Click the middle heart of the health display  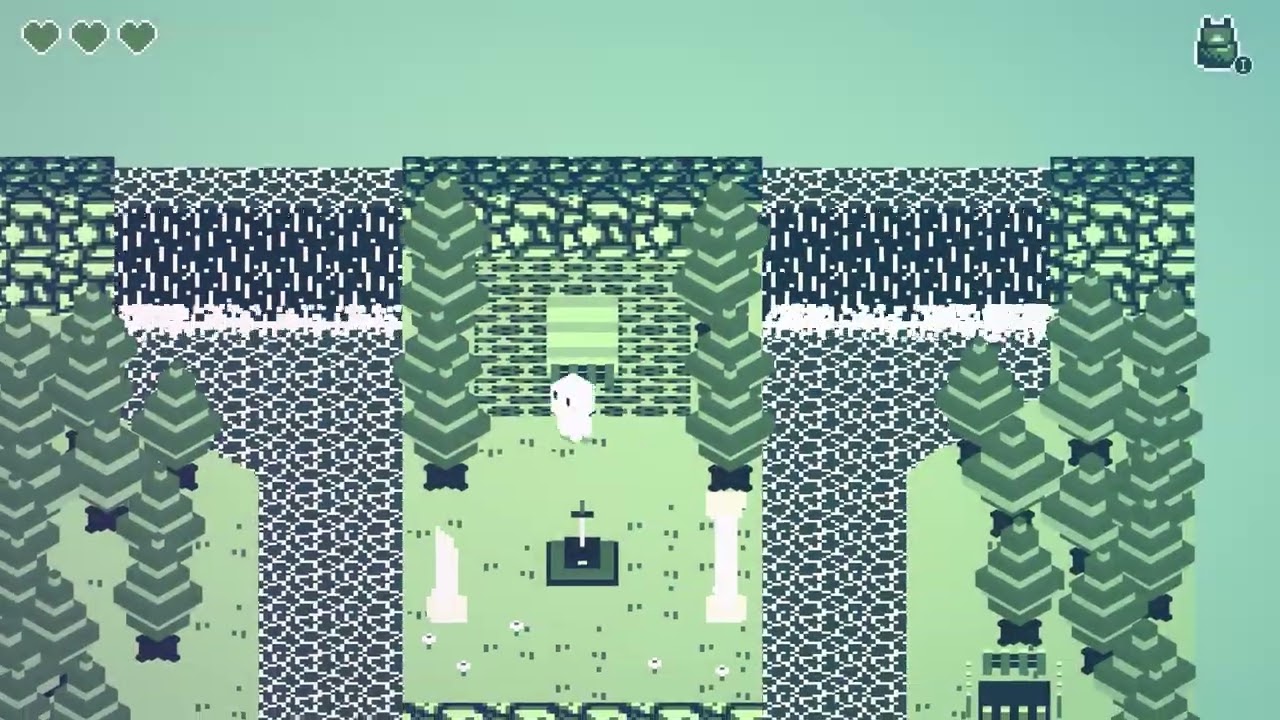(89, 36)
